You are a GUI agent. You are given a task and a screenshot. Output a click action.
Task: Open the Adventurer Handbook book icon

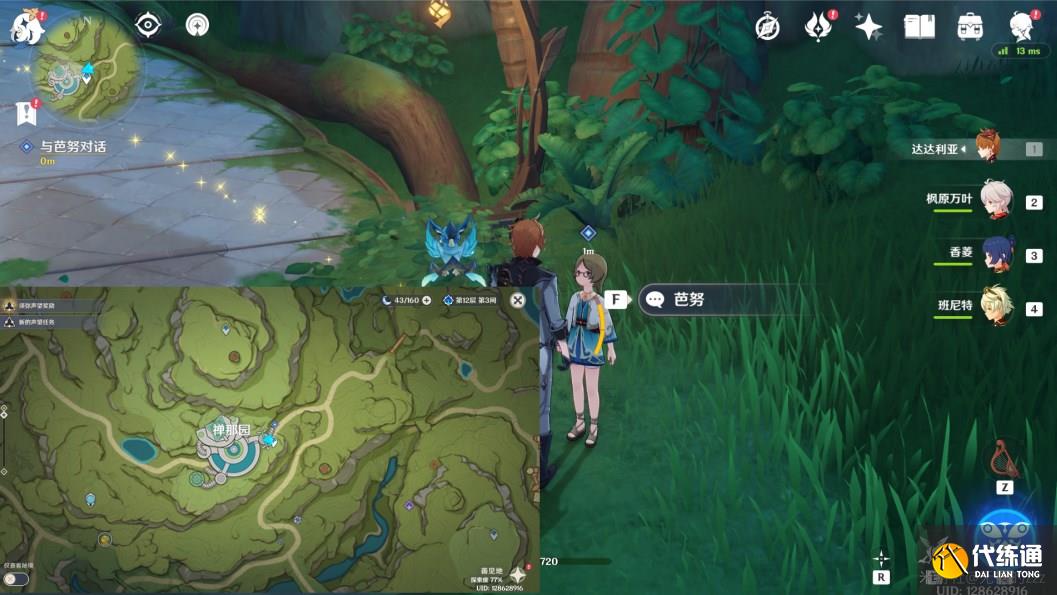click(919, 27)
